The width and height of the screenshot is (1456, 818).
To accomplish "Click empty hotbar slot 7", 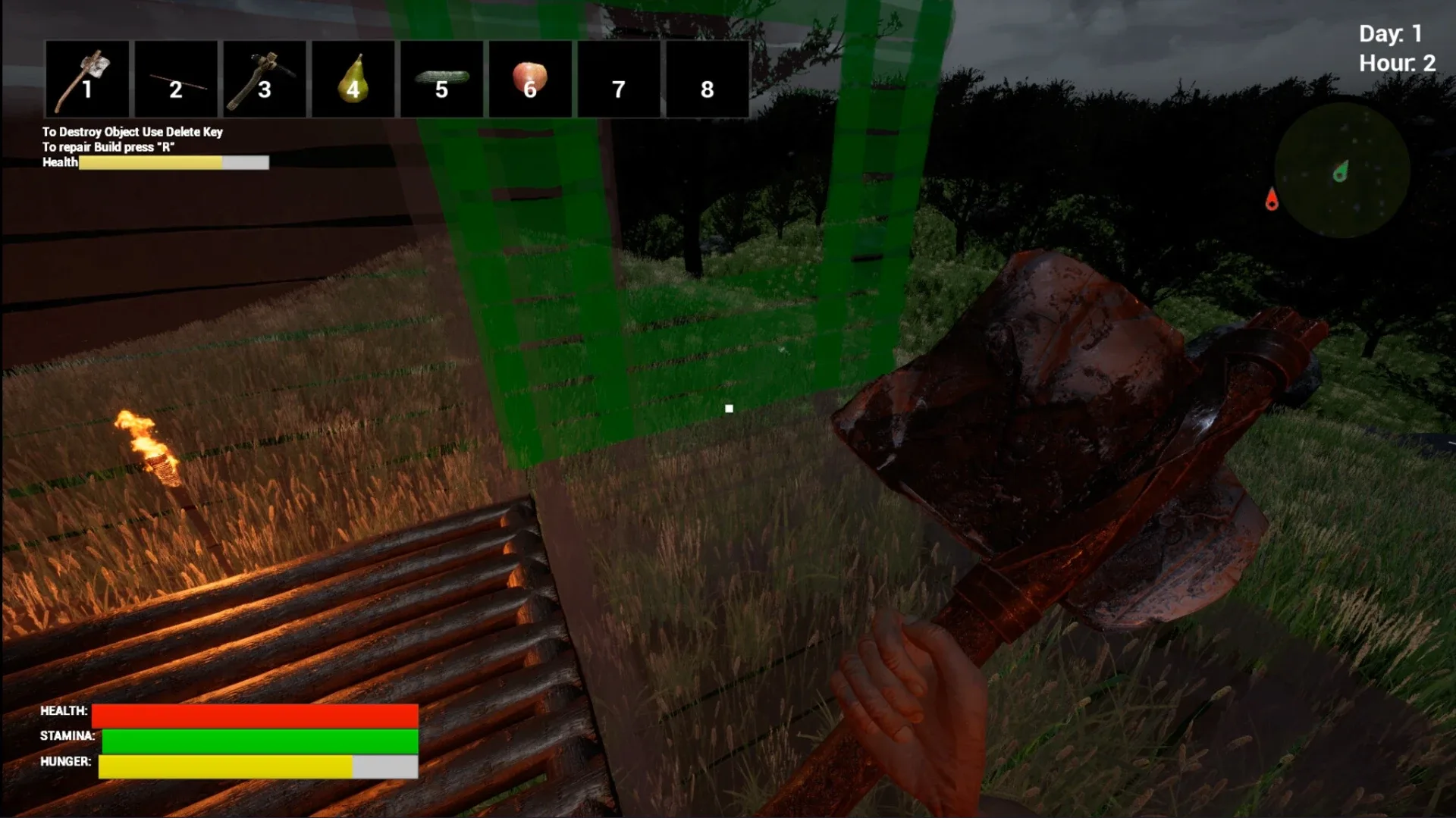I will [x=618, y=79].
